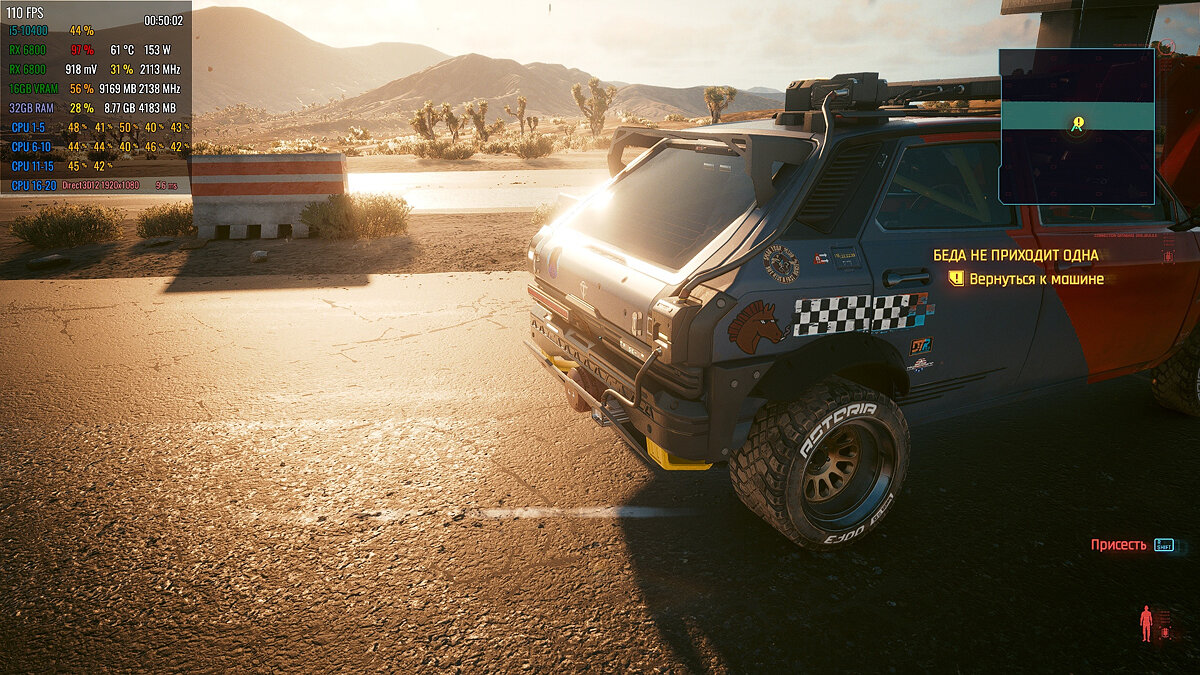The width and height of the screenshot is (1200, 675).
Task: Select the quest title "Беда не приходит одна"
Action: (1015, 255)
